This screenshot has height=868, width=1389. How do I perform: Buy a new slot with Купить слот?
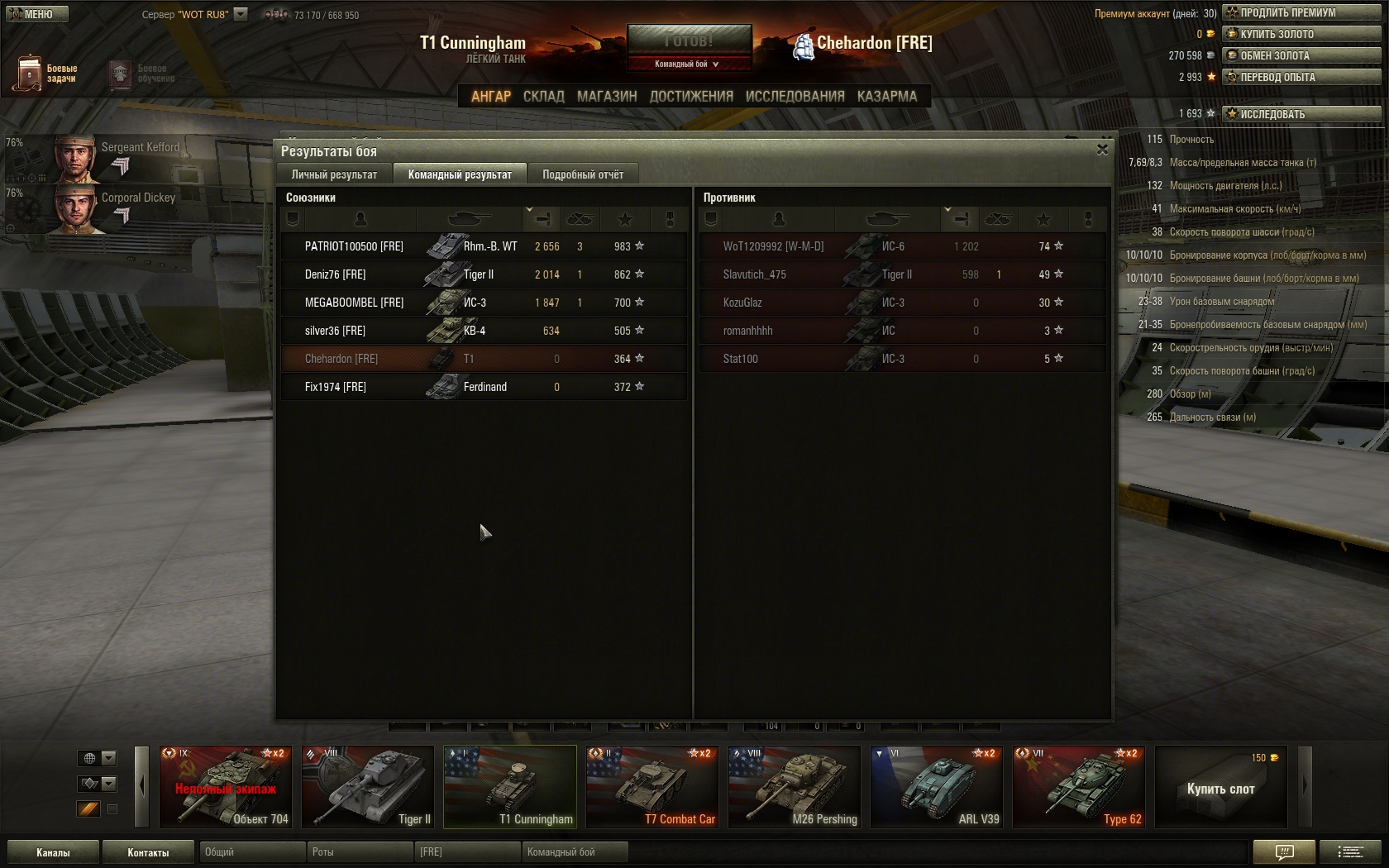(1220, 788)
